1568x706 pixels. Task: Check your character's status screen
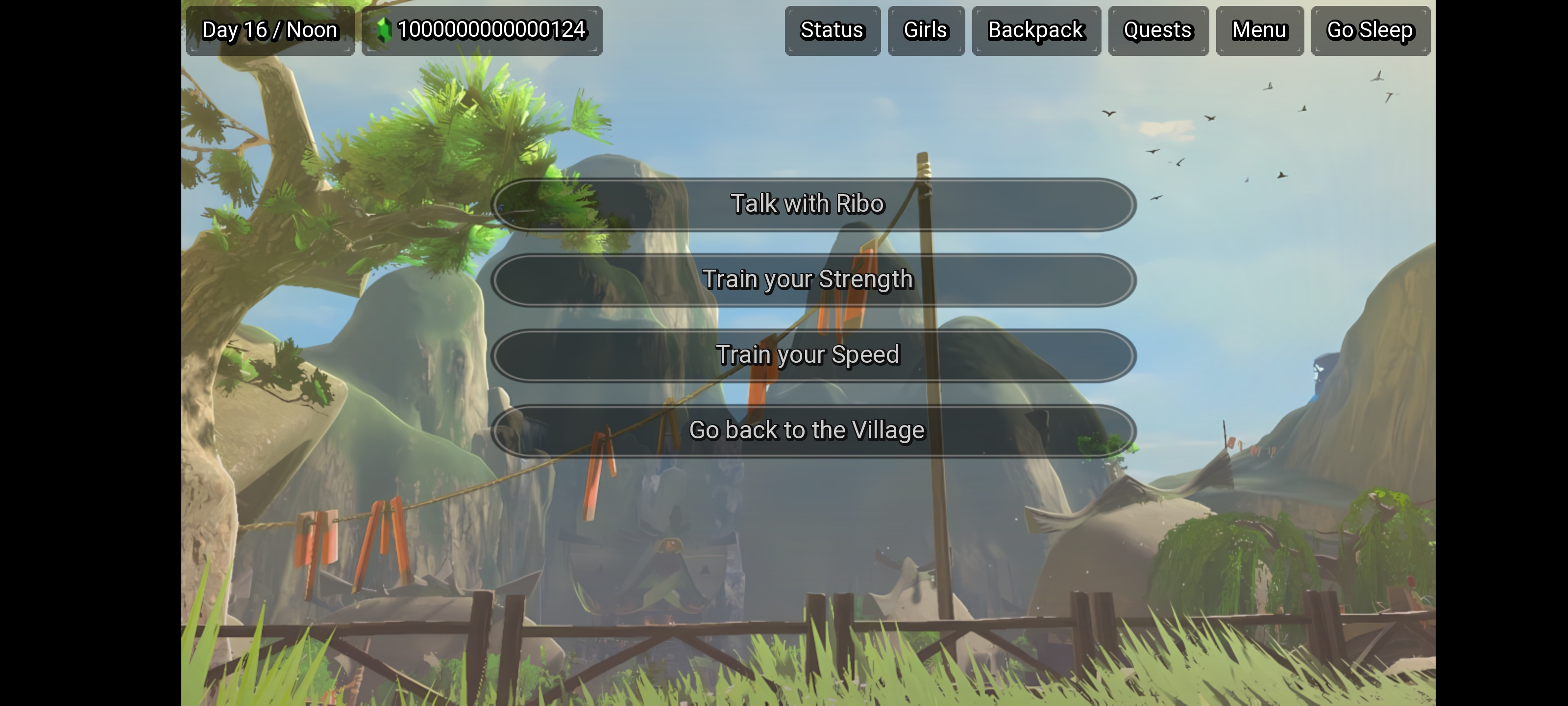(832, 30)
